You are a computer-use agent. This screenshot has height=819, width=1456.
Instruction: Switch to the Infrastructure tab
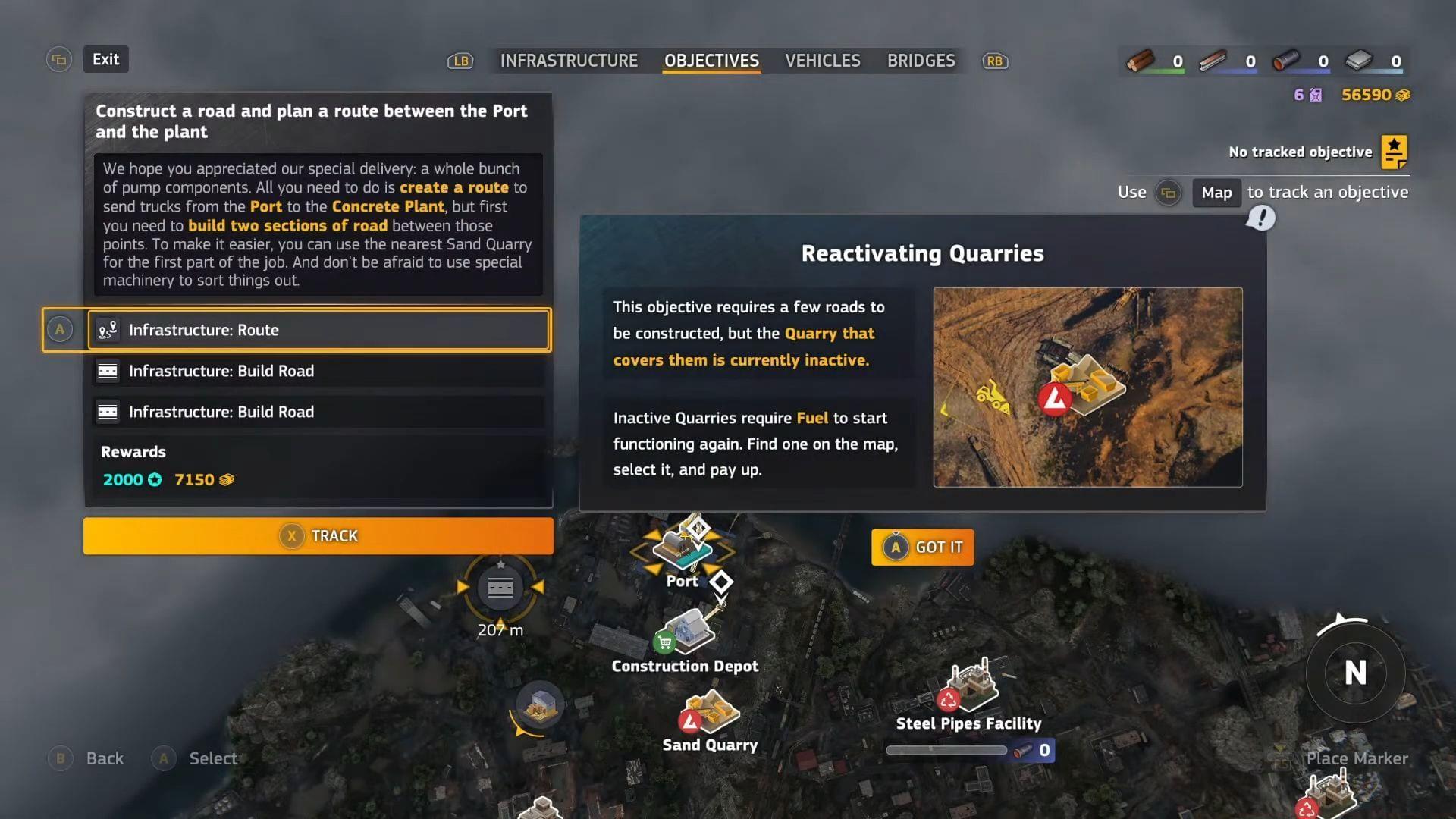point(569,61)
